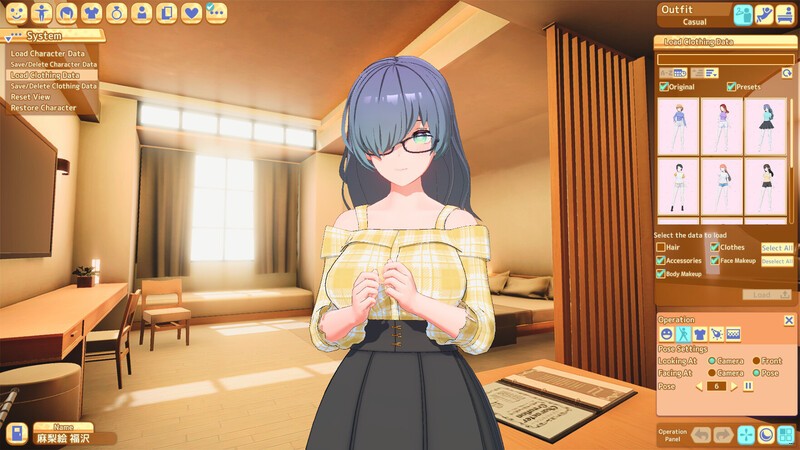This screenshot has width=800, height=450.
Task: Open the heart icon category
Action: point(192,13)
